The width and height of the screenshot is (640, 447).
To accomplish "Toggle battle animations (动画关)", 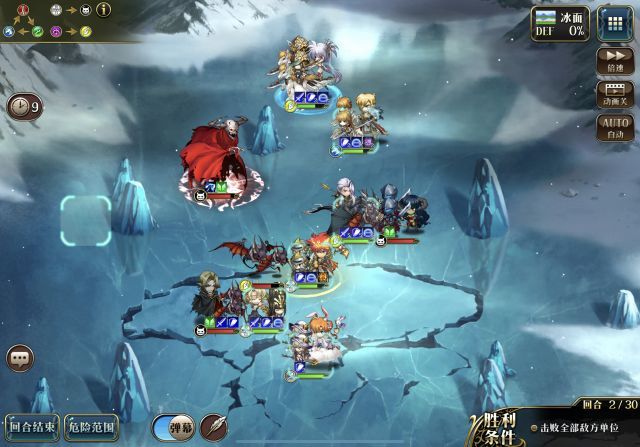I will (615, 93).
